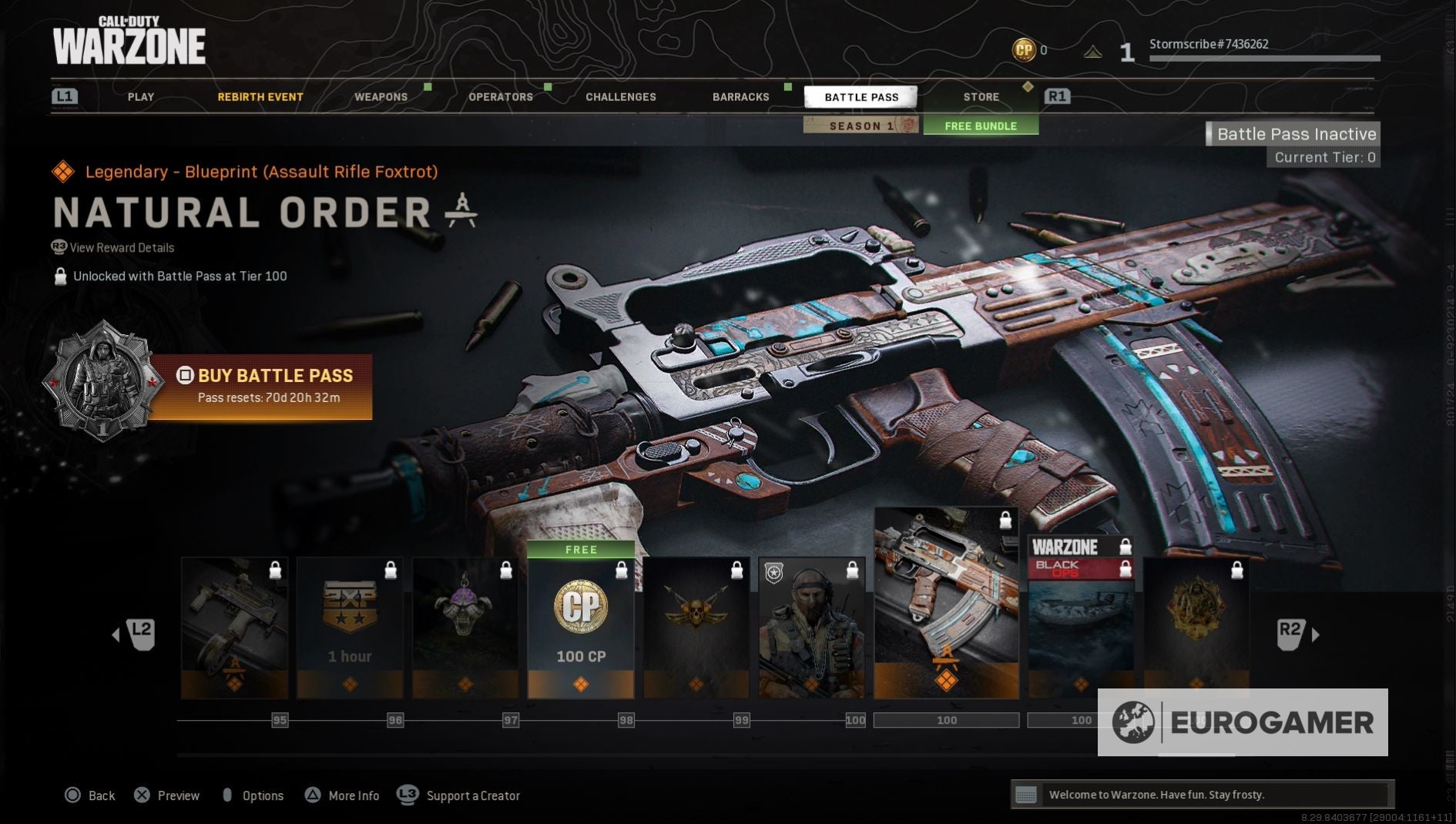Choose the purple skull charm reward

(x=465, y=627)
